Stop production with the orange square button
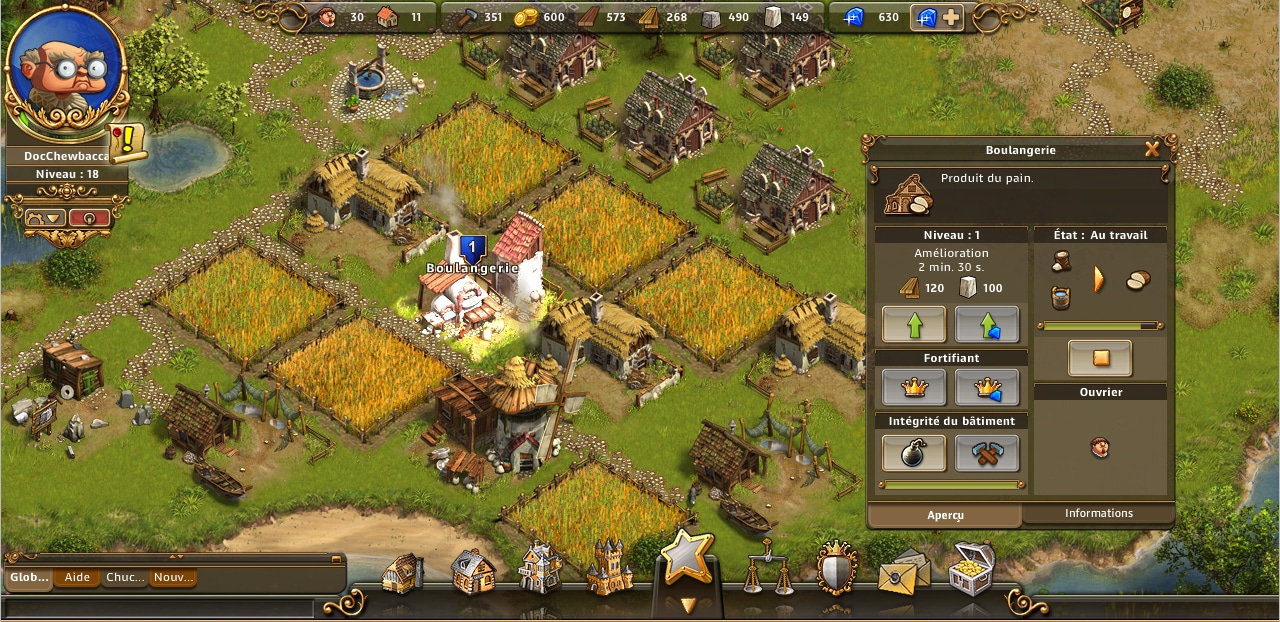This screenshot has width=1280, height=622. [1099, 358]
